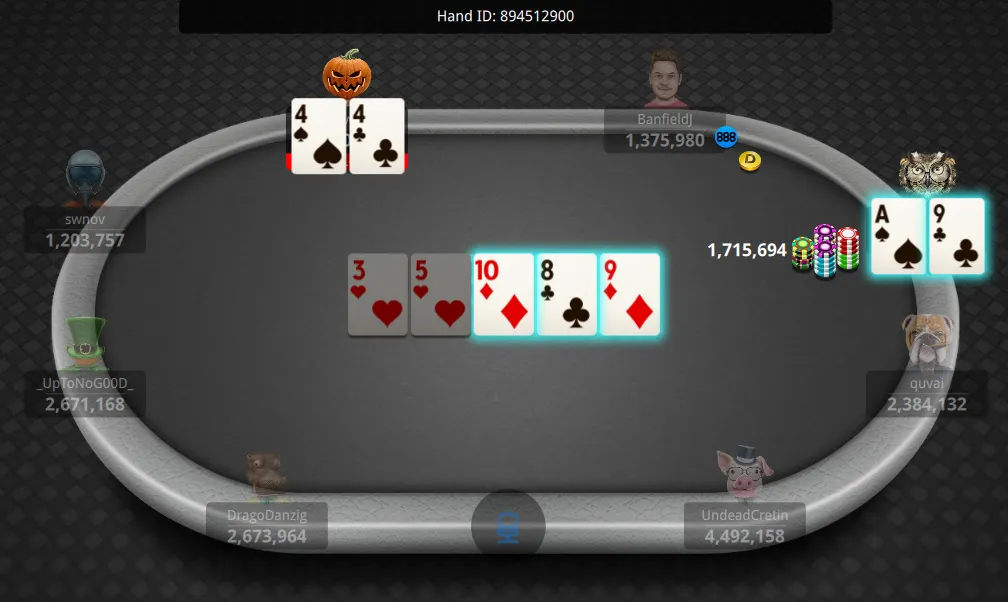Click the 9 of clubs hole card
The width and height of the screenshot is (1008, 602).
957,236
